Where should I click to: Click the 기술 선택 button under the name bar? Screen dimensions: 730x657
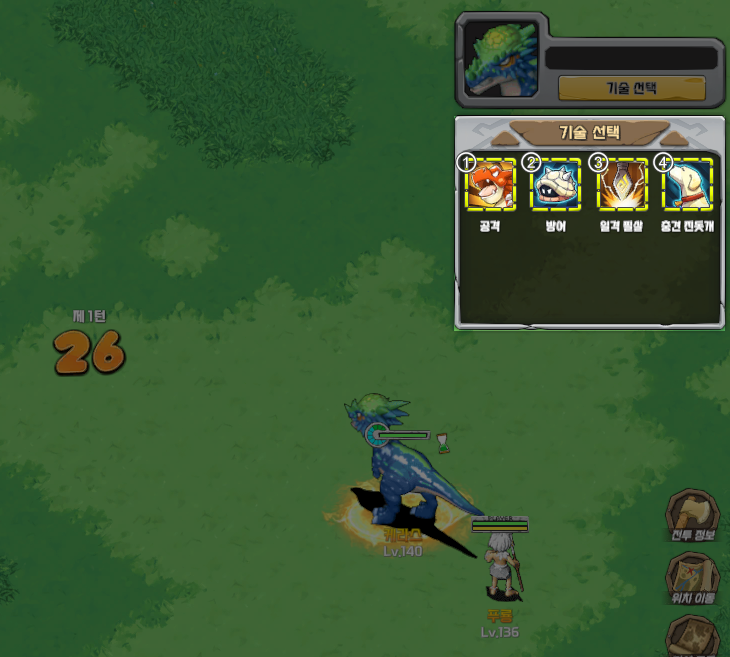pyautogui.click(x=631, y=88)
